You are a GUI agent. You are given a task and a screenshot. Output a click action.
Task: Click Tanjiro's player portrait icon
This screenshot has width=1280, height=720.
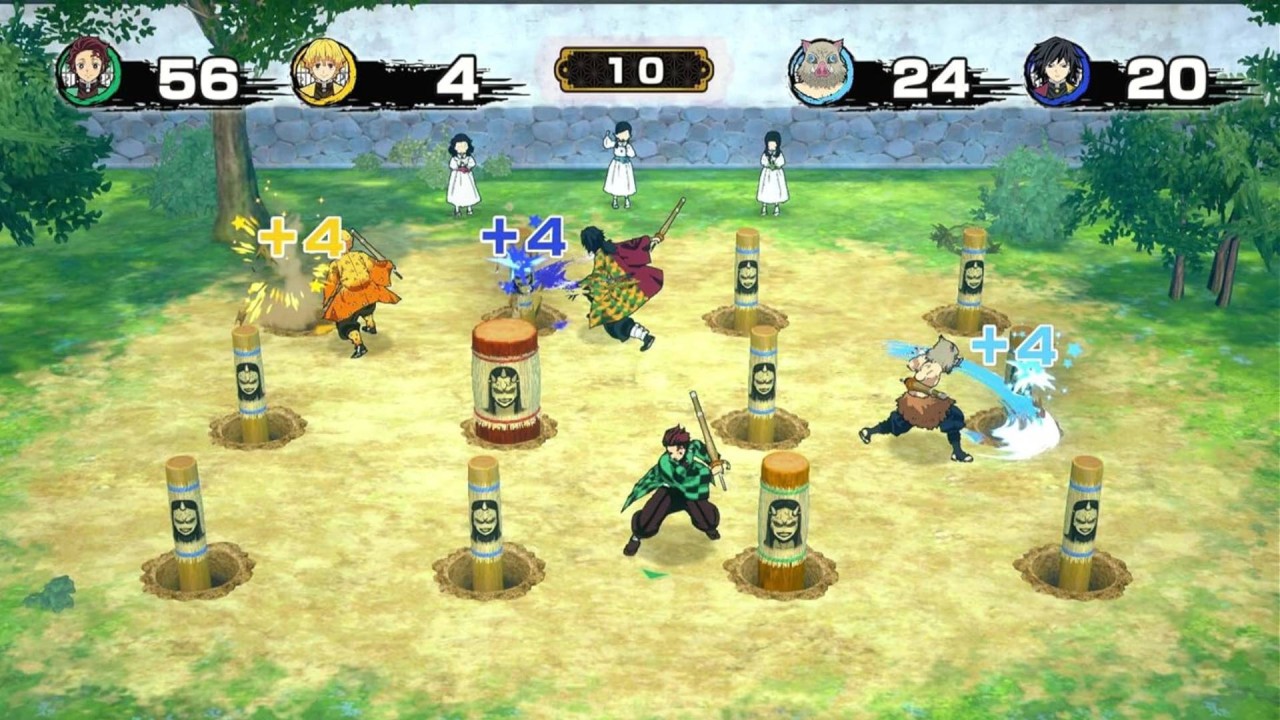89,72
